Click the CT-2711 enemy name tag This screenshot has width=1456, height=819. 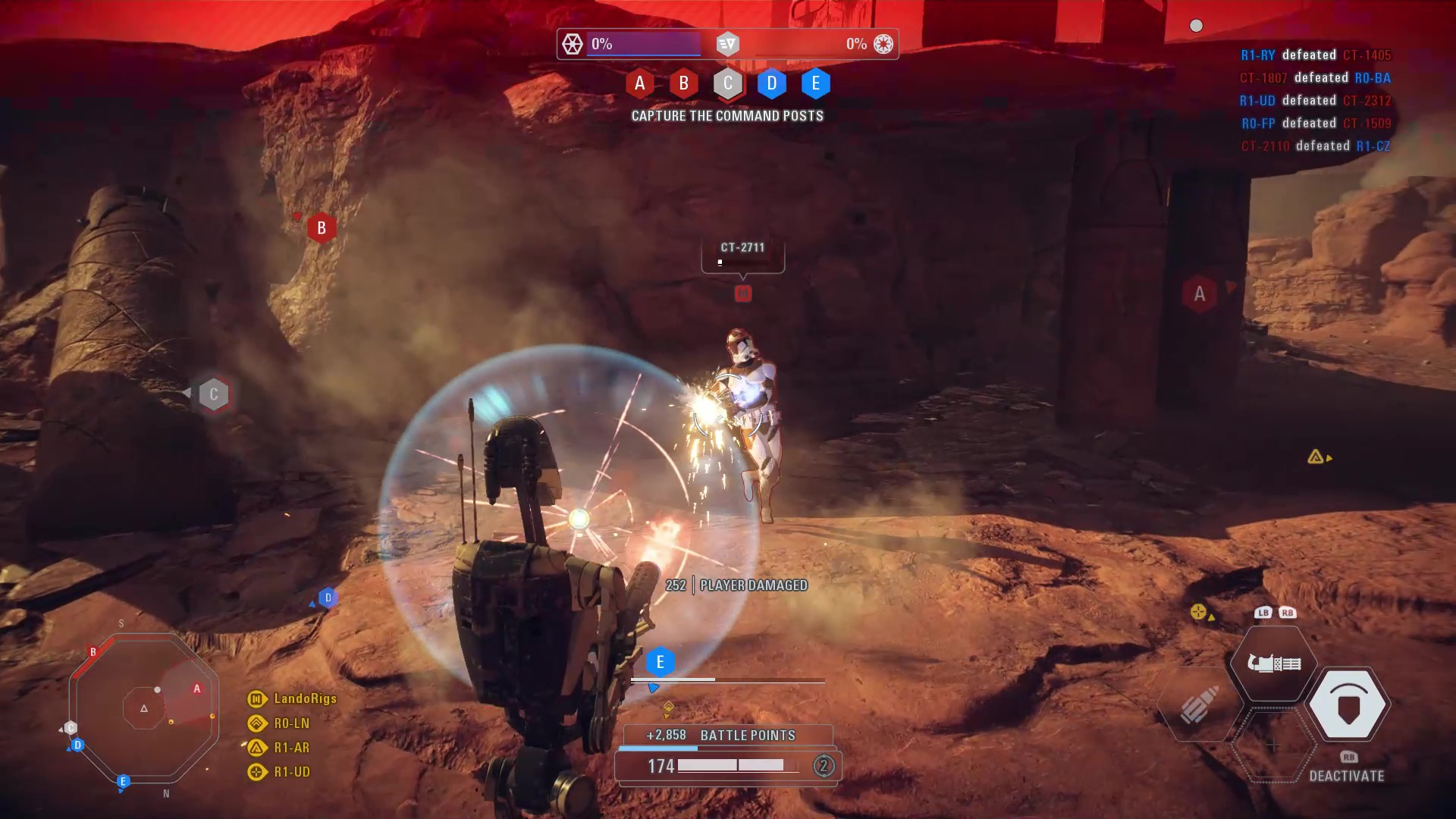742,248
